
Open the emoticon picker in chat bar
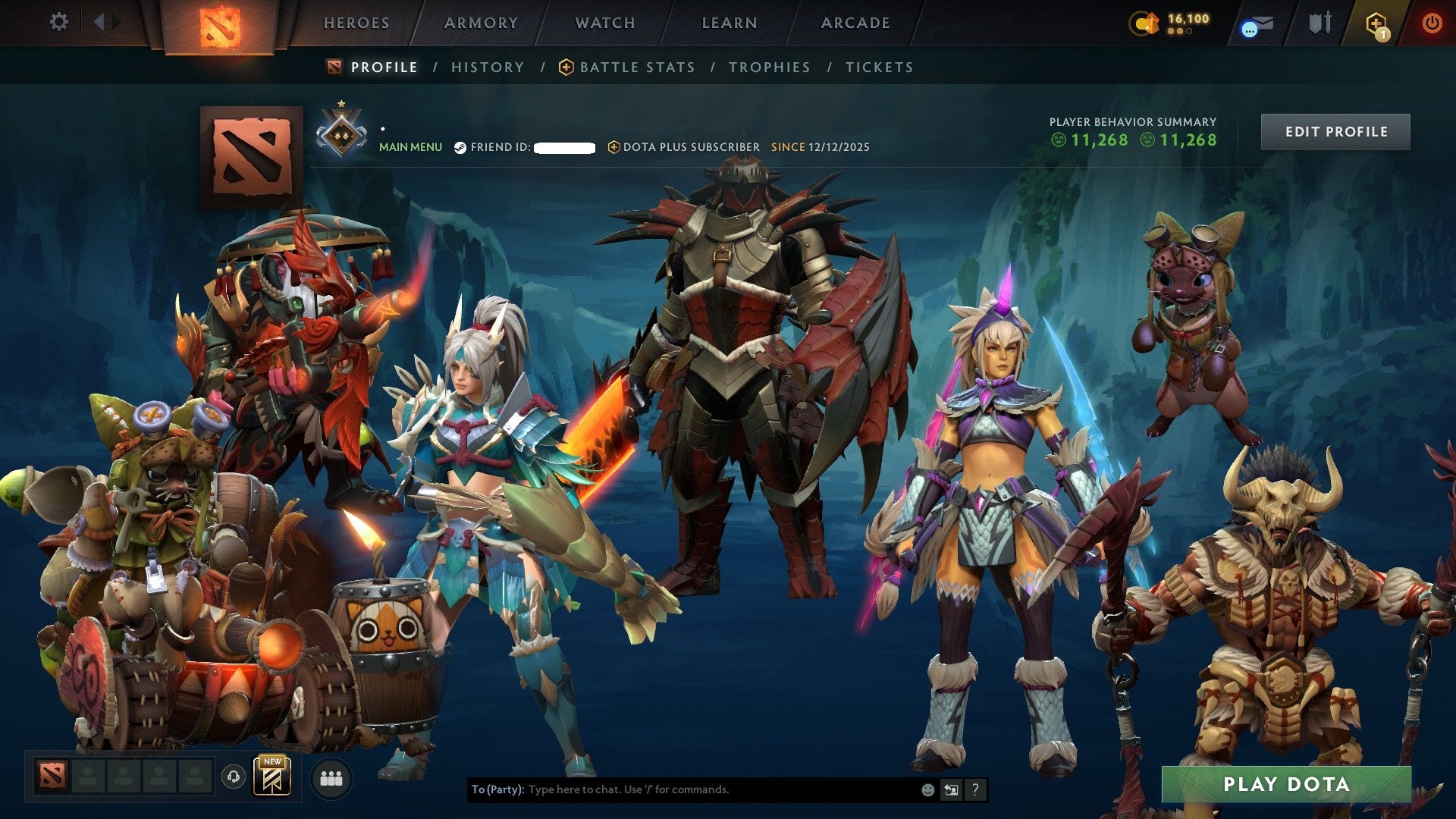pos(927,789)
